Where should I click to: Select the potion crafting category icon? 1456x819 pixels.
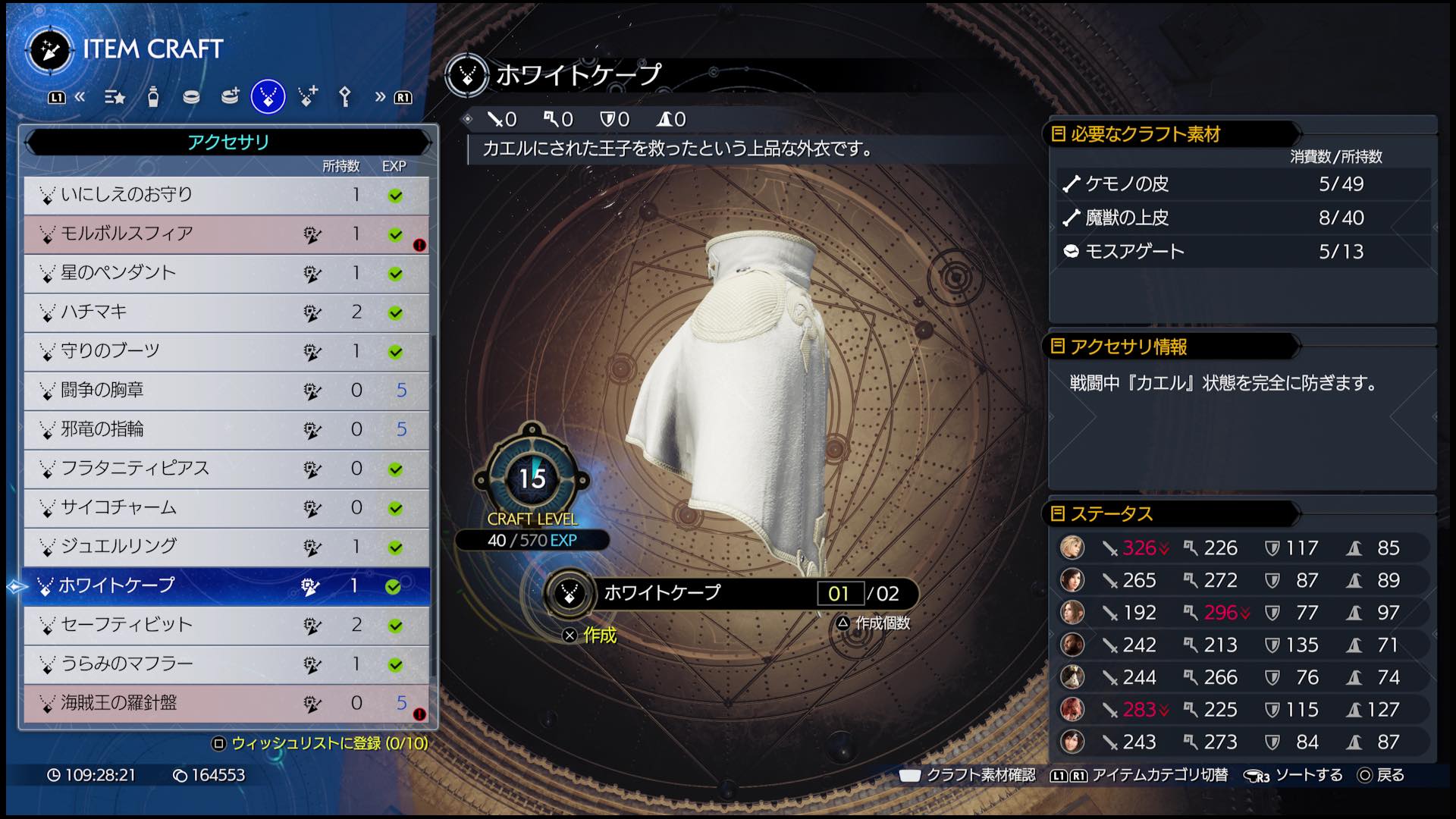tap(154, 97)
